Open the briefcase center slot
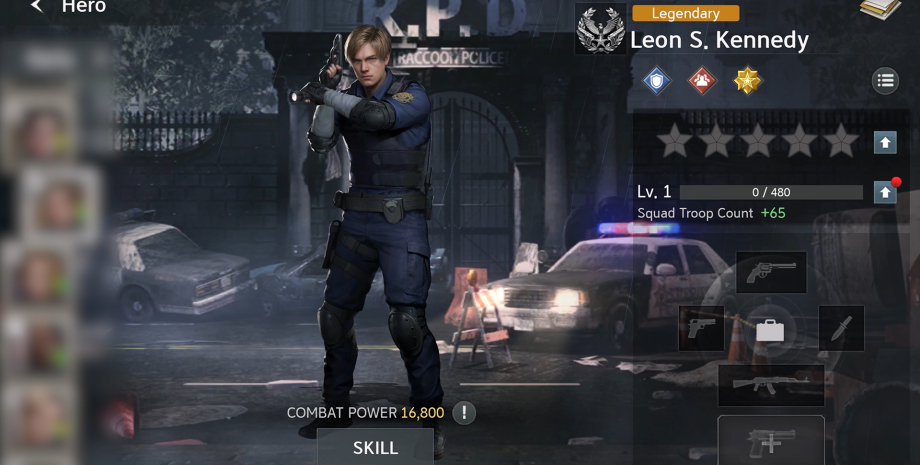Viewport: 920px width, 465px height. tap(770, 329)
